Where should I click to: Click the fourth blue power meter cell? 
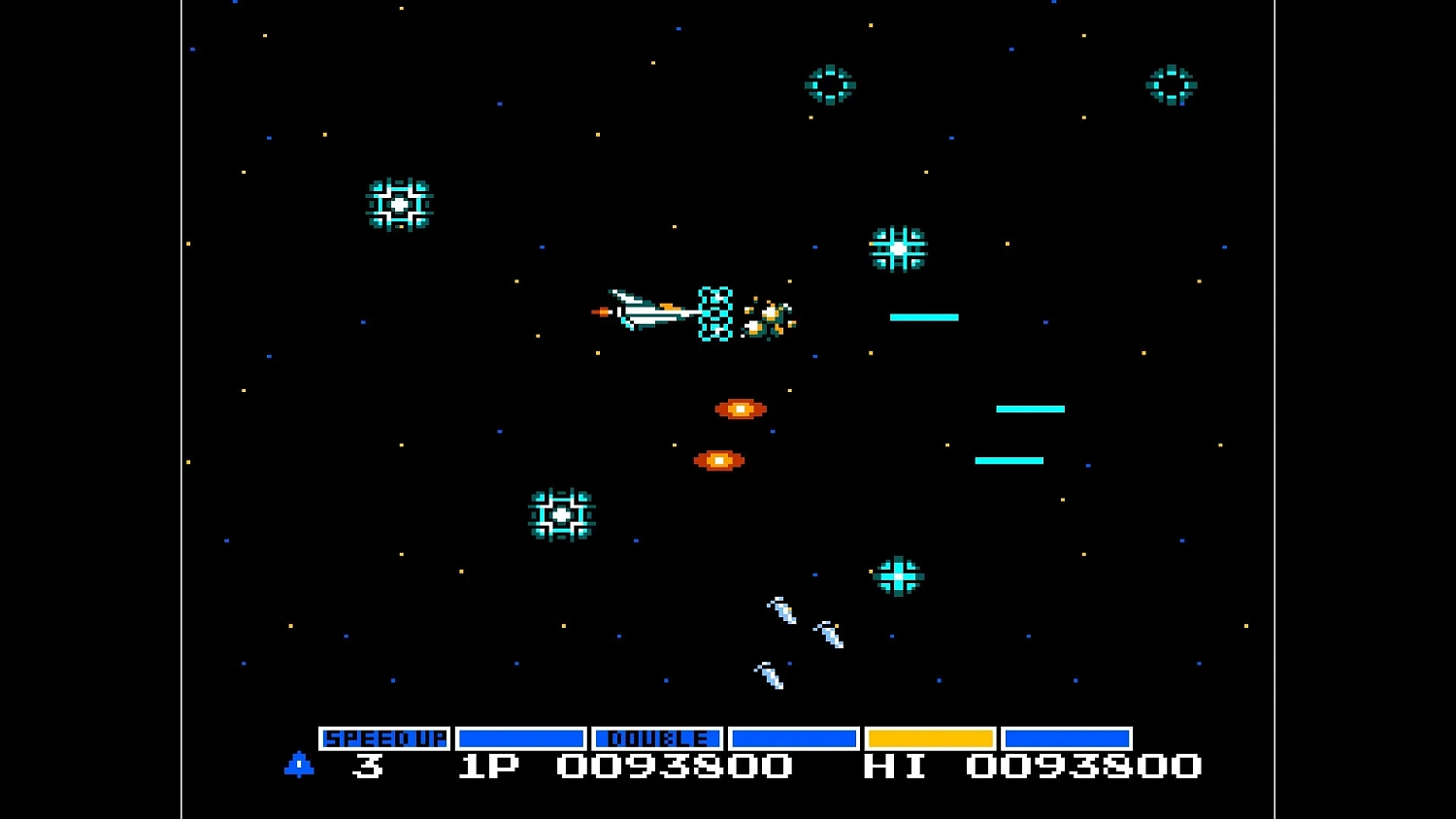[x=796, y=737]
